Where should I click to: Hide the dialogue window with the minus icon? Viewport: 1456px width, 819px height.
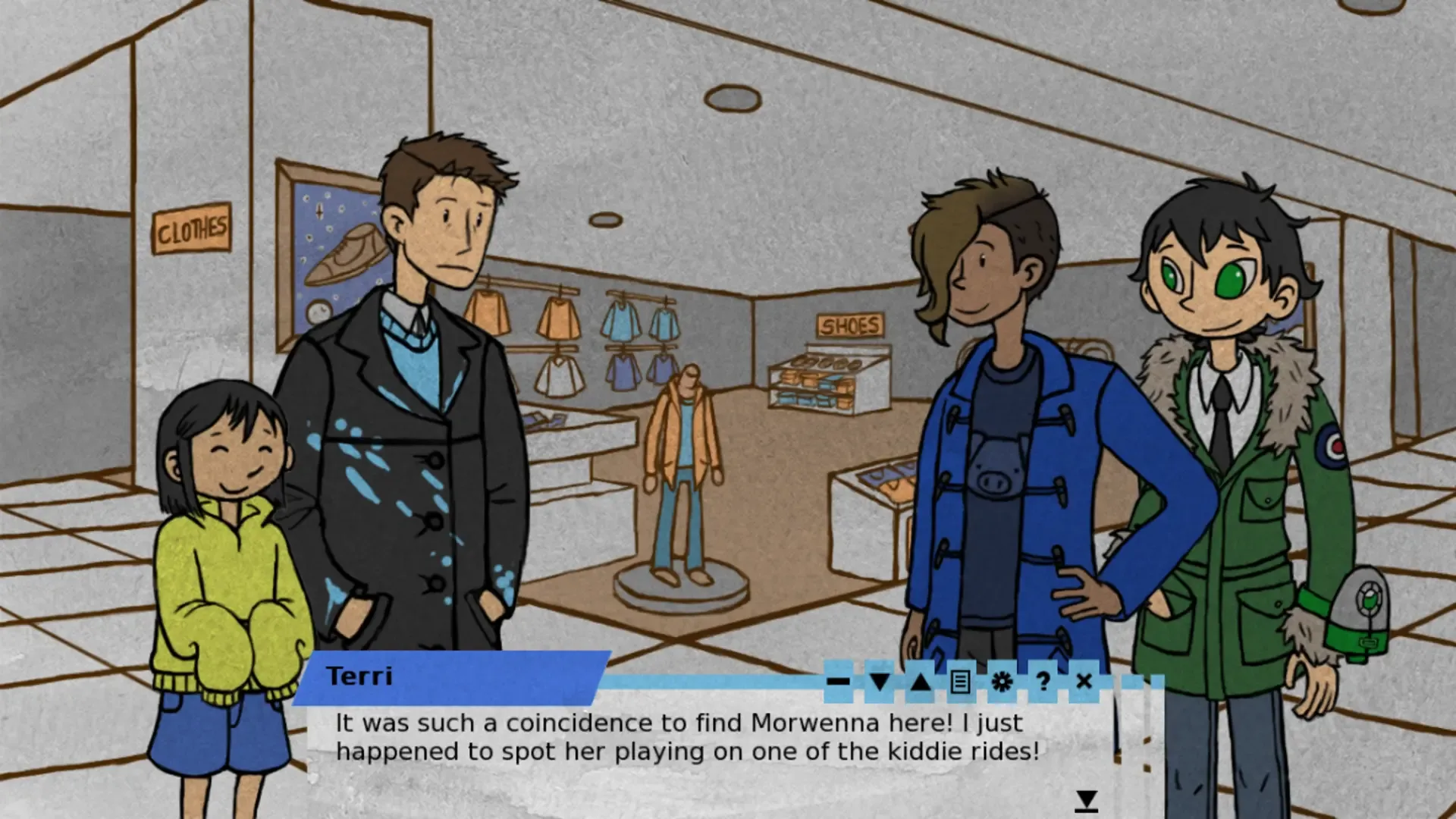pyautogui.click(x=838, y=682)
